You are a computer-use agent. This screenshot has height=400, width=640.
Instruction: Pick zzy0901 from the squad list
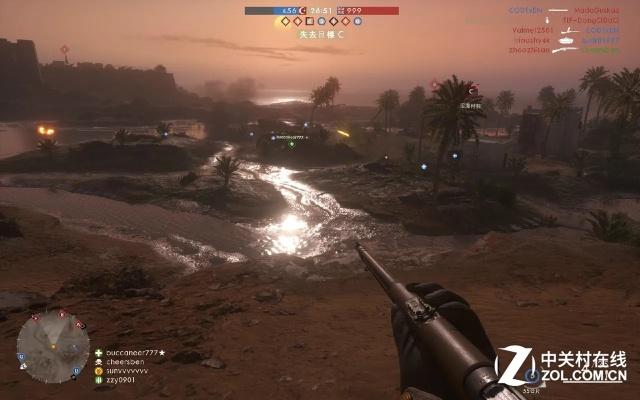click(120, 380)
